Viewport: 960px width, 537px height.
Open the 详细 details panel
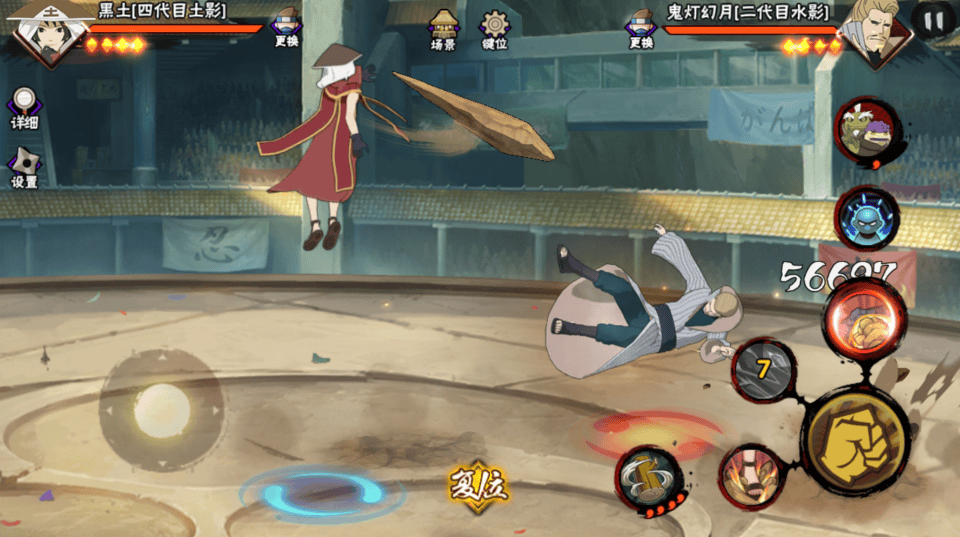click(x=24, y=109)
